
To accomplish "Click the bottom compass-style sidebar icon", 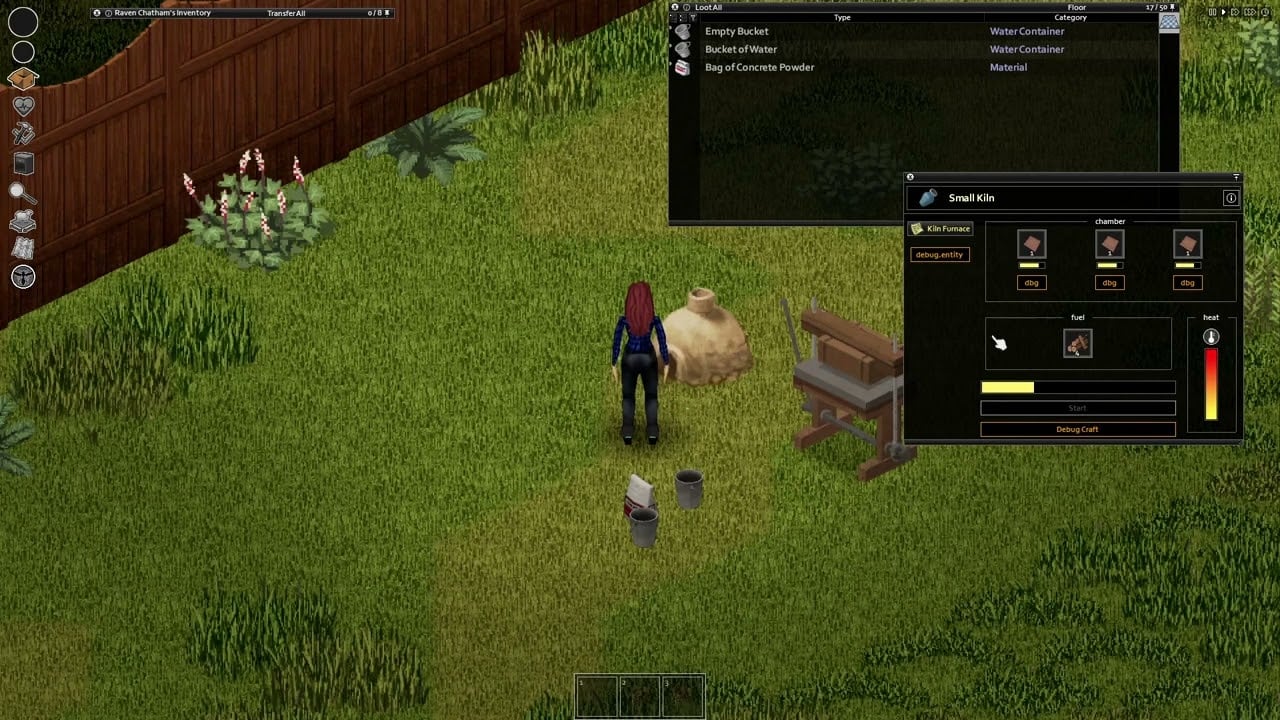I will [x=23, y=277].
